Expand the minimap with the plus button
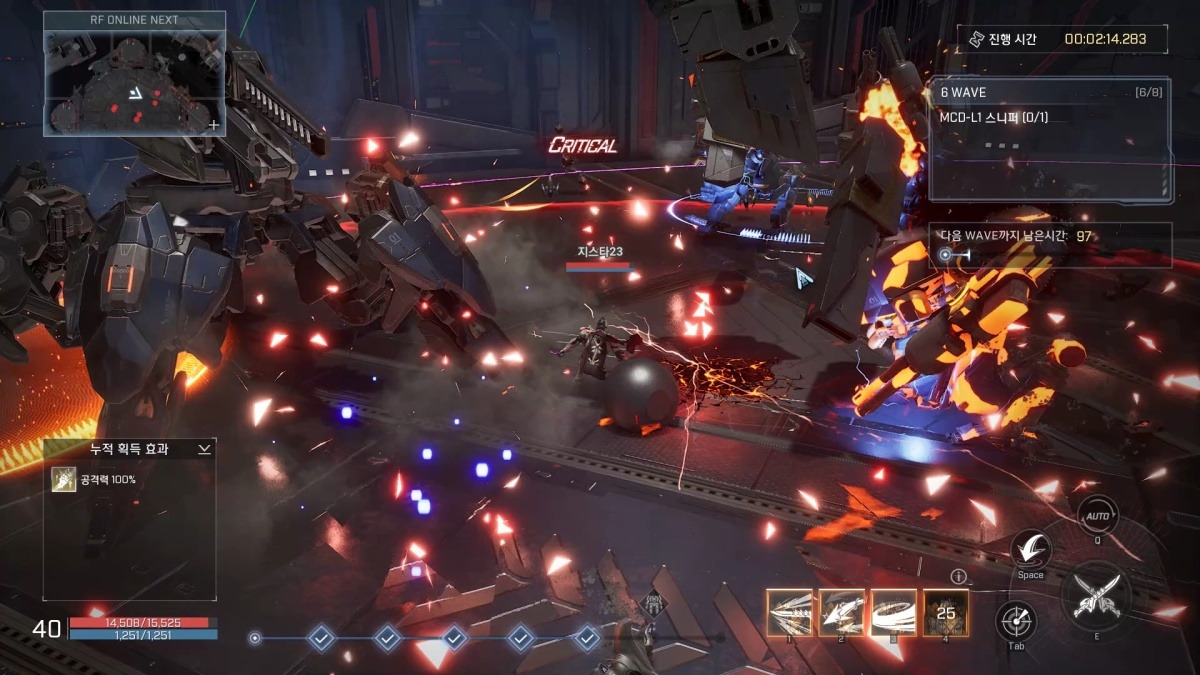The height and width of the screenshot is (675, 1200). pos(214,125)
